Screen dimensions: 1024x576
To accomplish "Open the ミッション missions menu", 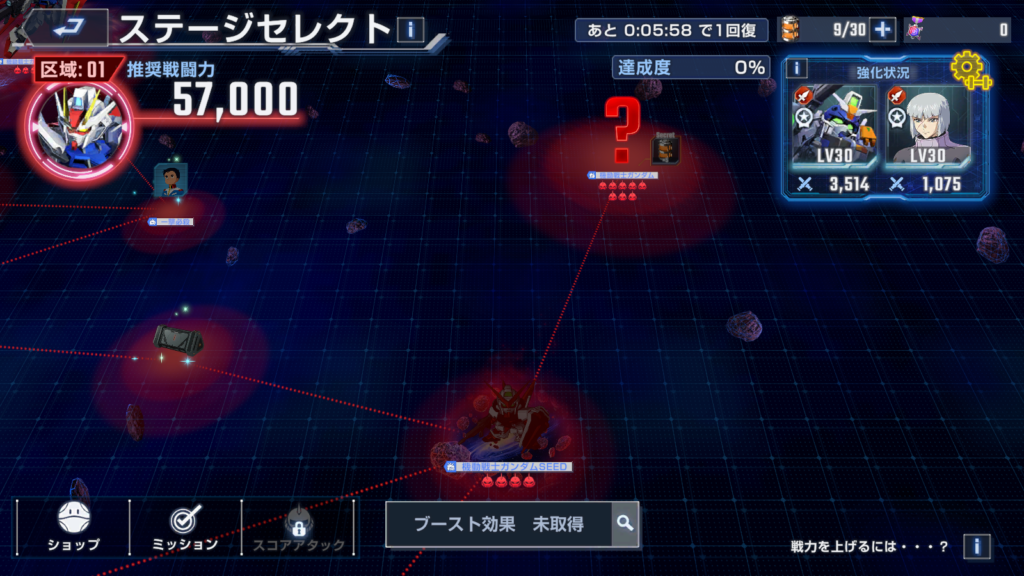I will 186,527.
